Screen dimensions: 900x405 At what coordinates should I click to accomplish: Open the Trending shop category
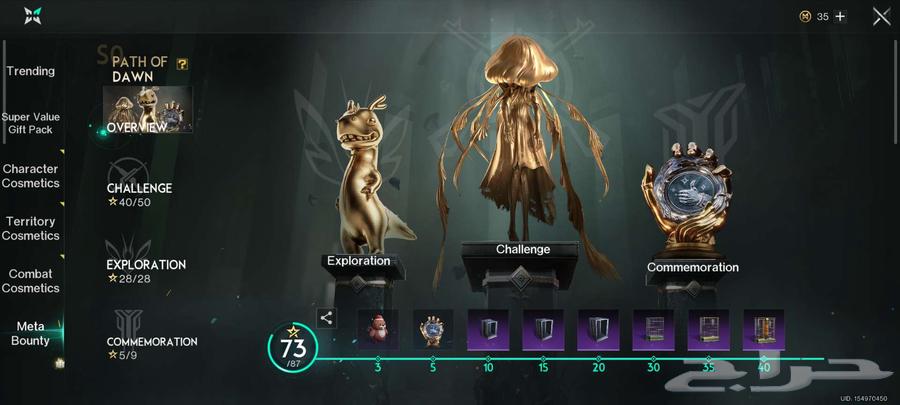tap(31, 71)
